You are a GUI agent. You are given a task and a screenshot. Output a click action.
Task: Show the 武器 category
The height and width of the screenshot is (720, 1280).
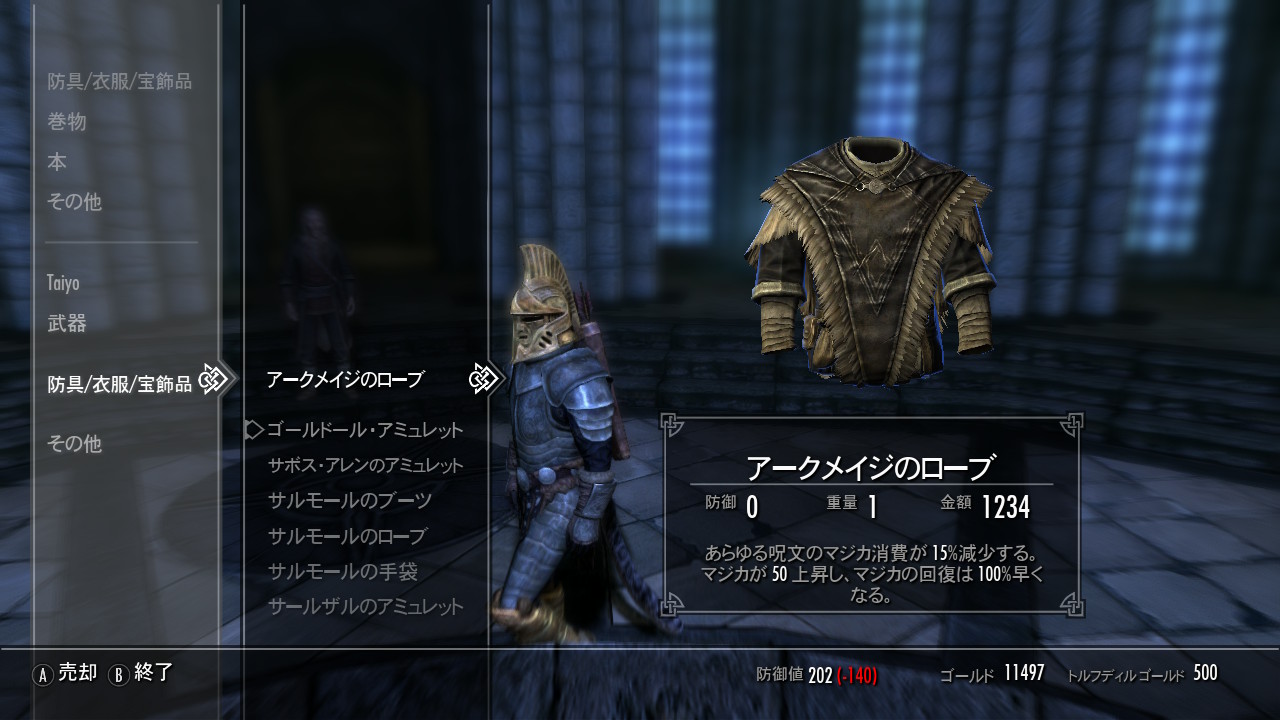(67, 323)
